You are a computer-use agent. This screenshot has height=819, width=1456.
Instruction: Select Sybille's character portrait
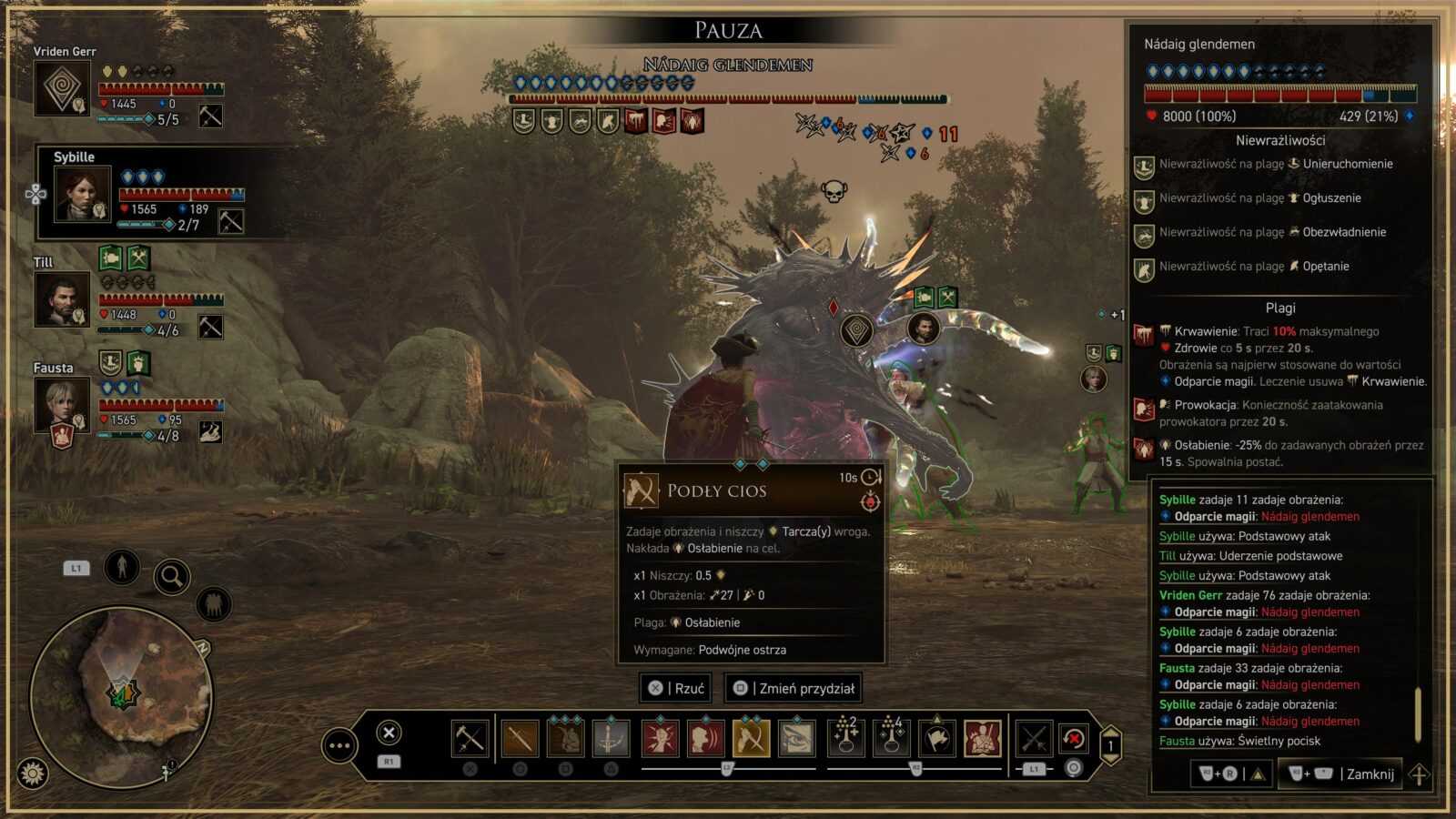click(83, 194)
